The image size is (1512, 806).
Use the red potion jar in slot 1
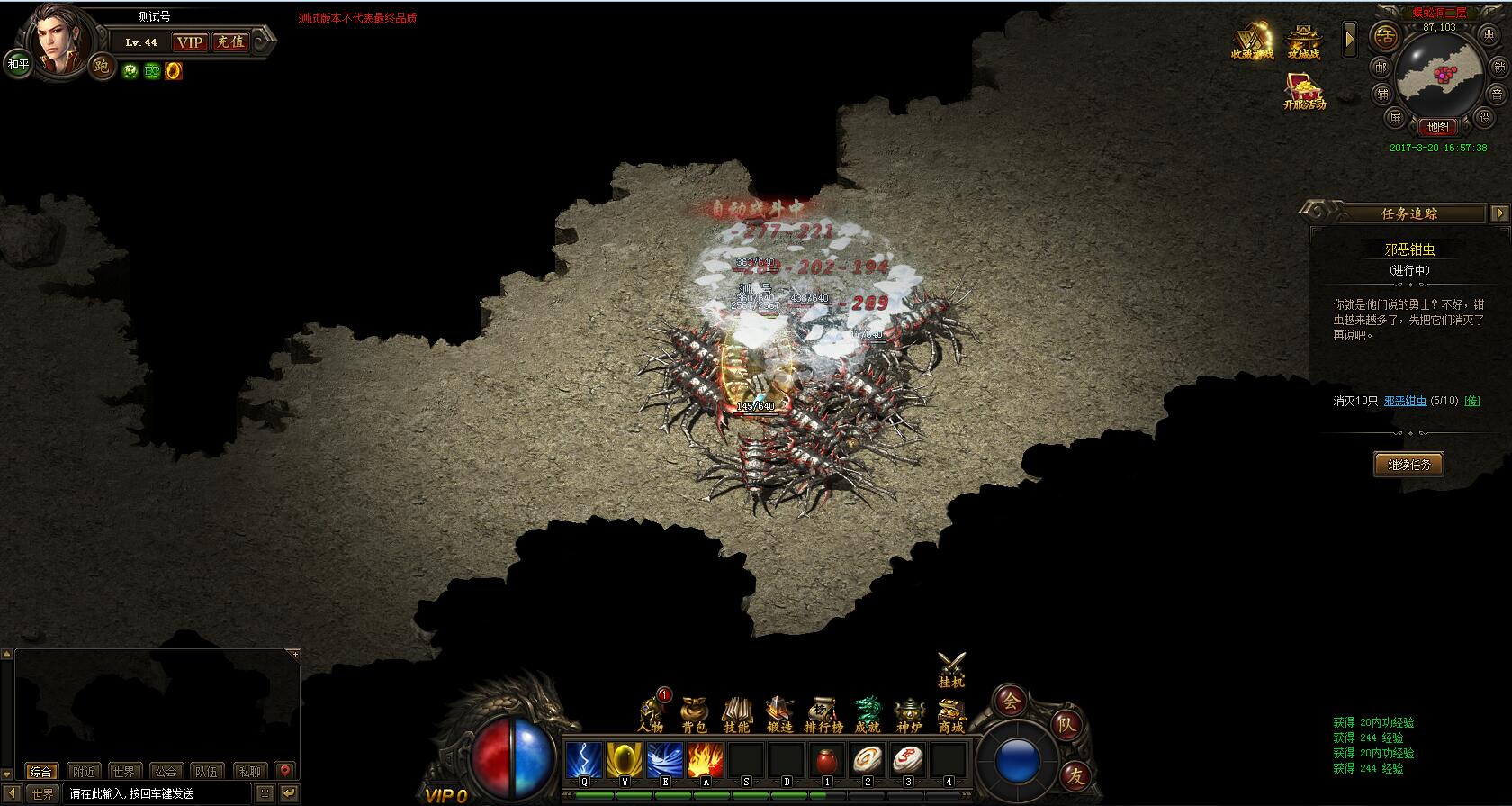827,760
